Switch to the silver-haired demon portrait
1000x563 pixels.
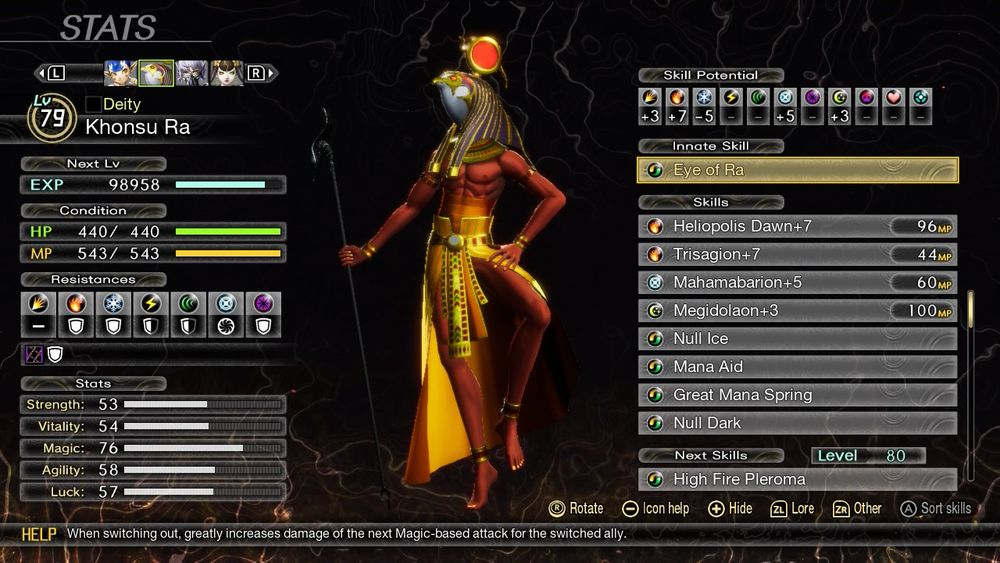[191, 73]
